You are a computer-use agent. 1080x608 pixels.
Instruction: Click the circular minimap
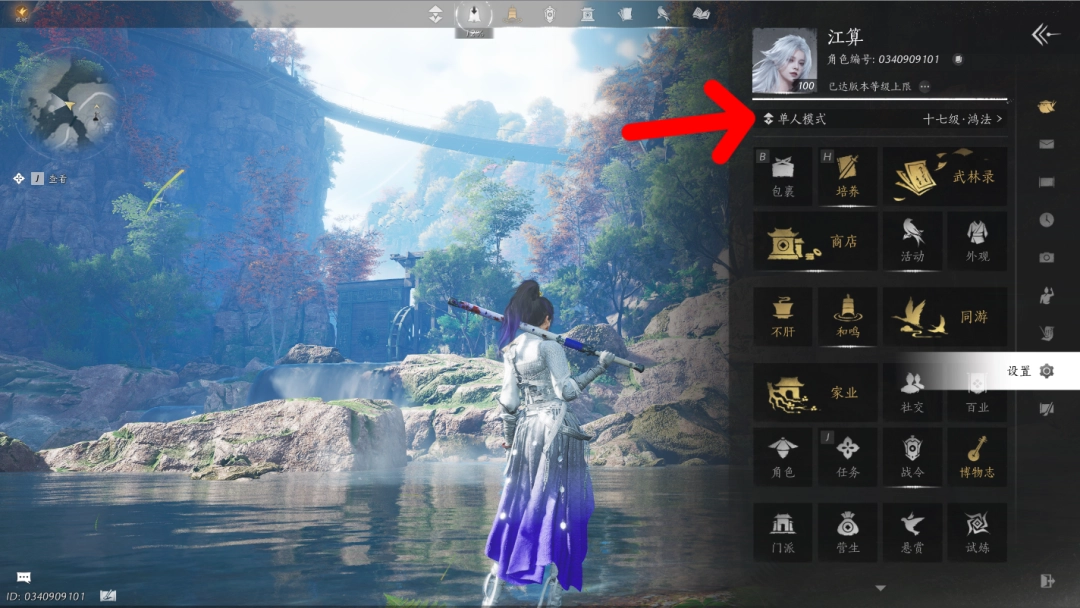click(70, 103)
